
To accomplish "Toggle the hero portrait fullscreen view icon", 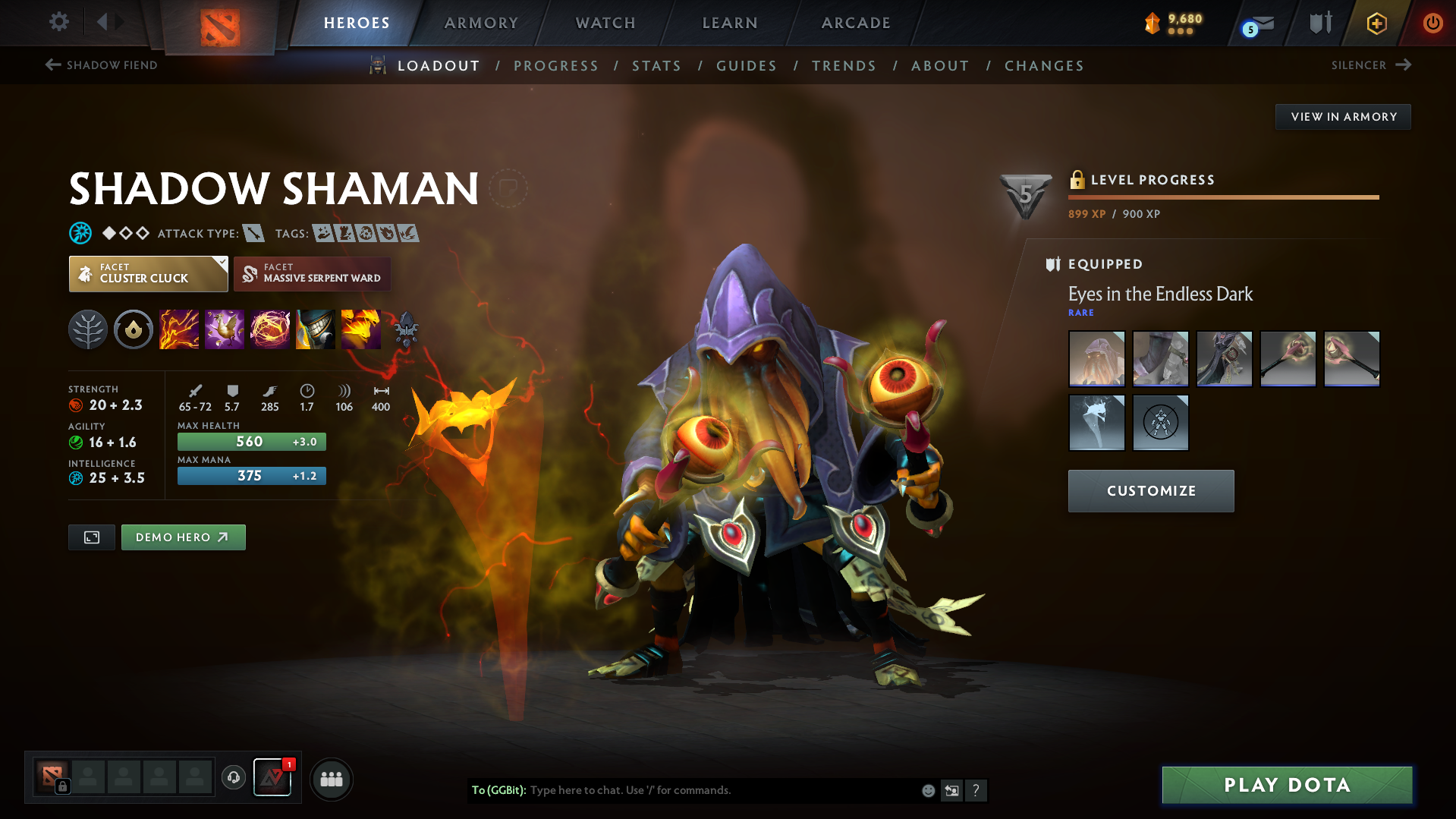I will 91,537.
